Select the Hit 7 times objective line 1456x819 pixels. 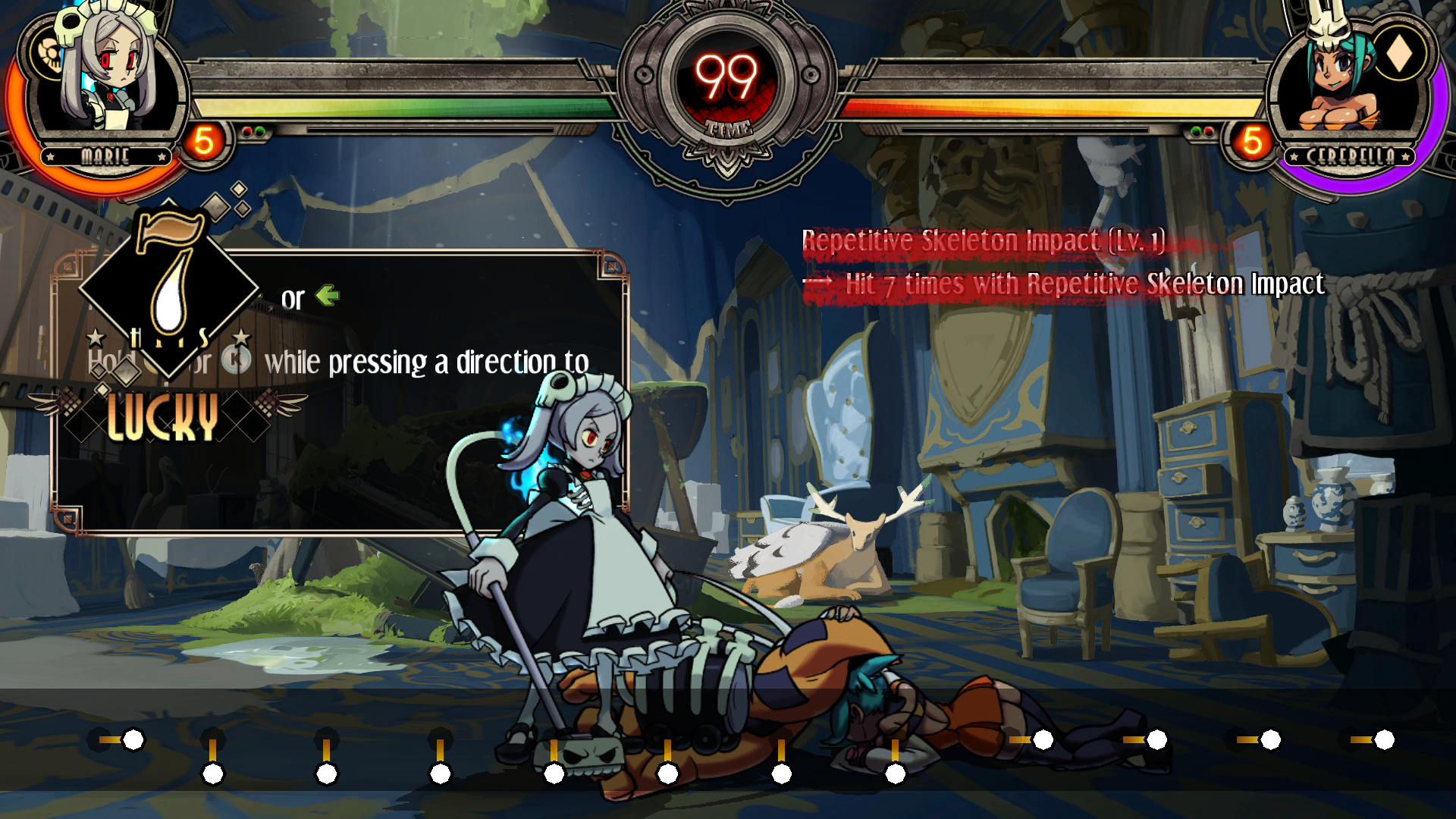point(1083,284)
